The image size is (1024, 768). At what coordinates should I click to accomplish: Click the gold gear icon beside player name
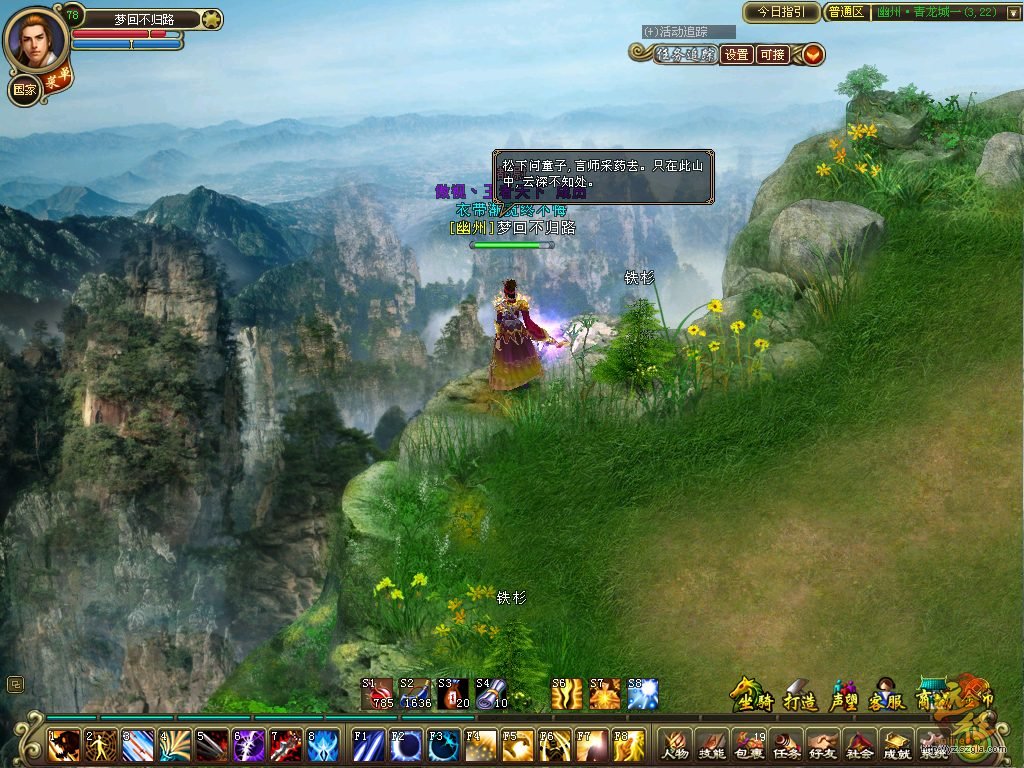211,19
